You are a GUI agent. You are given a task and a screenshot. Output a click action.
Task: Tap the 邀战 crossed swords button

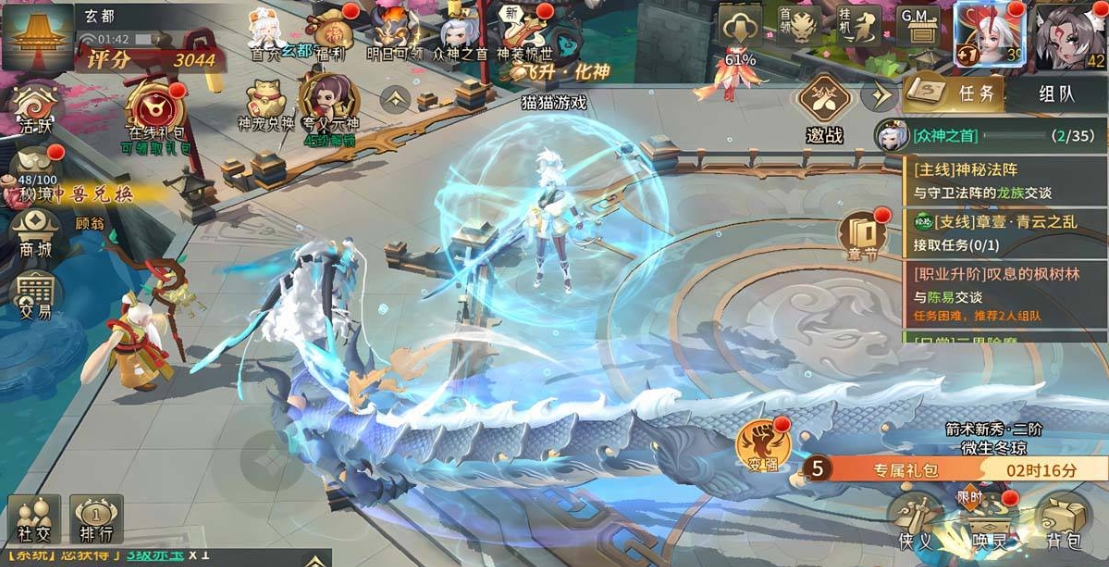point(824,105)
